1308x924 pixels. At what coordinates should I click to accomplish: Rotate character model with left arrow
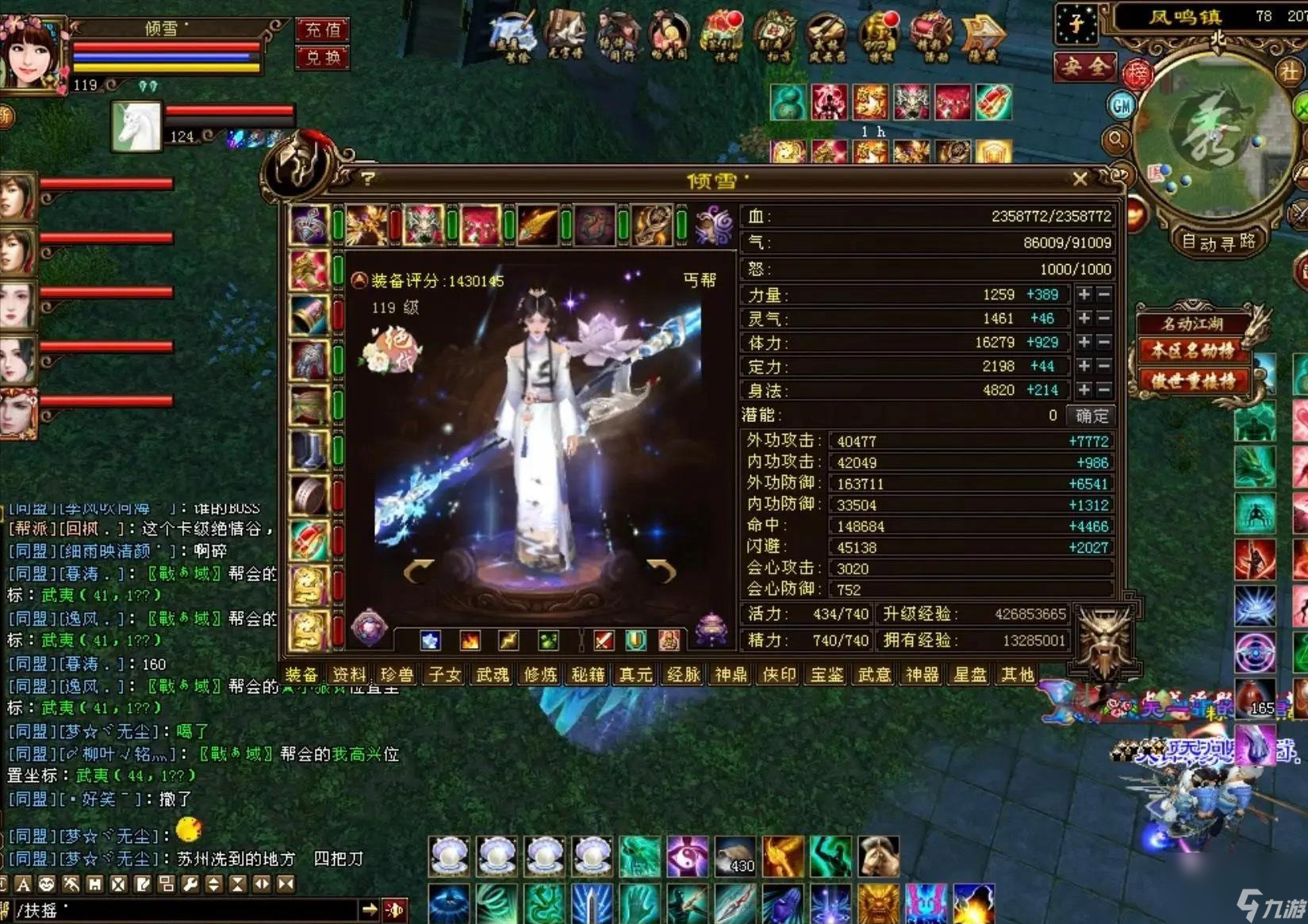click(x=418, y=569)
